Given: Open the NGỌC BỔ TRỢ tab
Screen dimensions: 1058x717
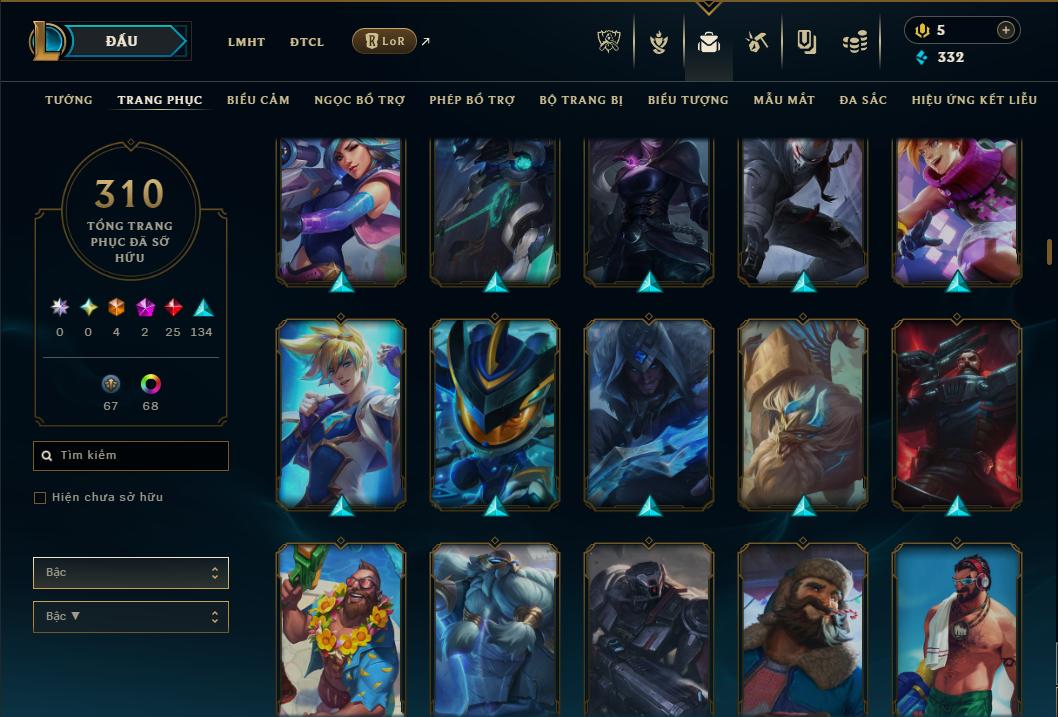Looking at the screenshot, I should (359, 100).
